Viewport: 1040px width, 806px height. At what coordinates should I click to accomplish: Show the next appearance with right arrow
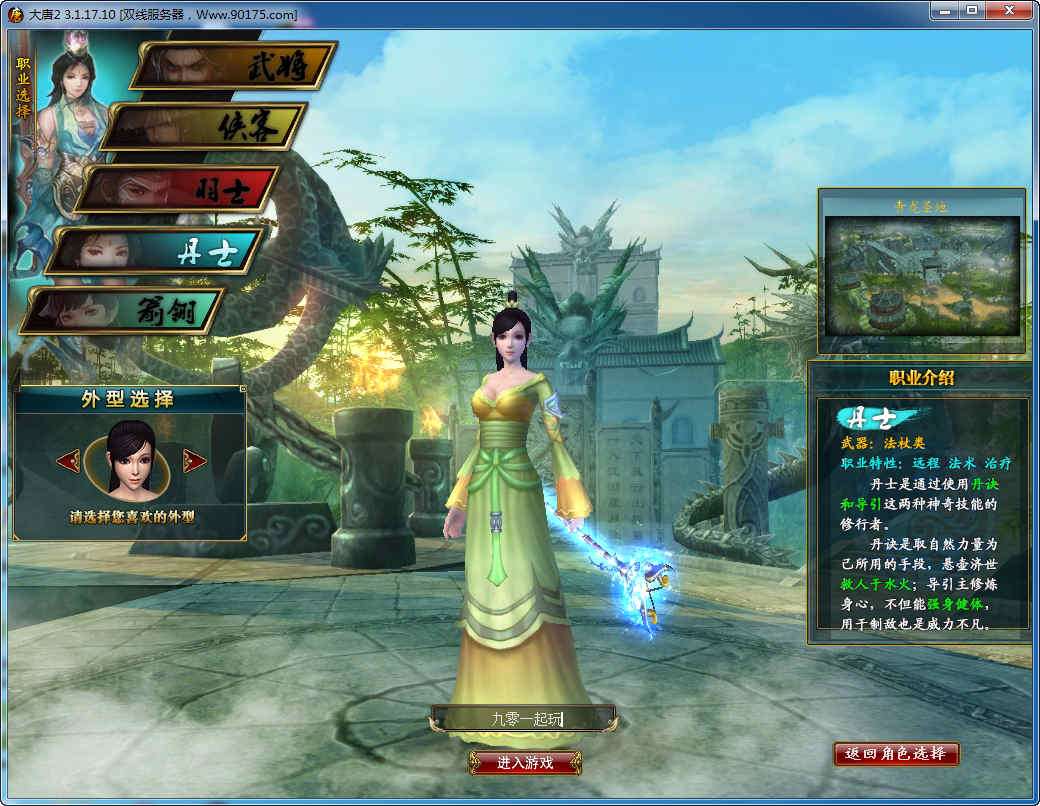tap(195, 461)
